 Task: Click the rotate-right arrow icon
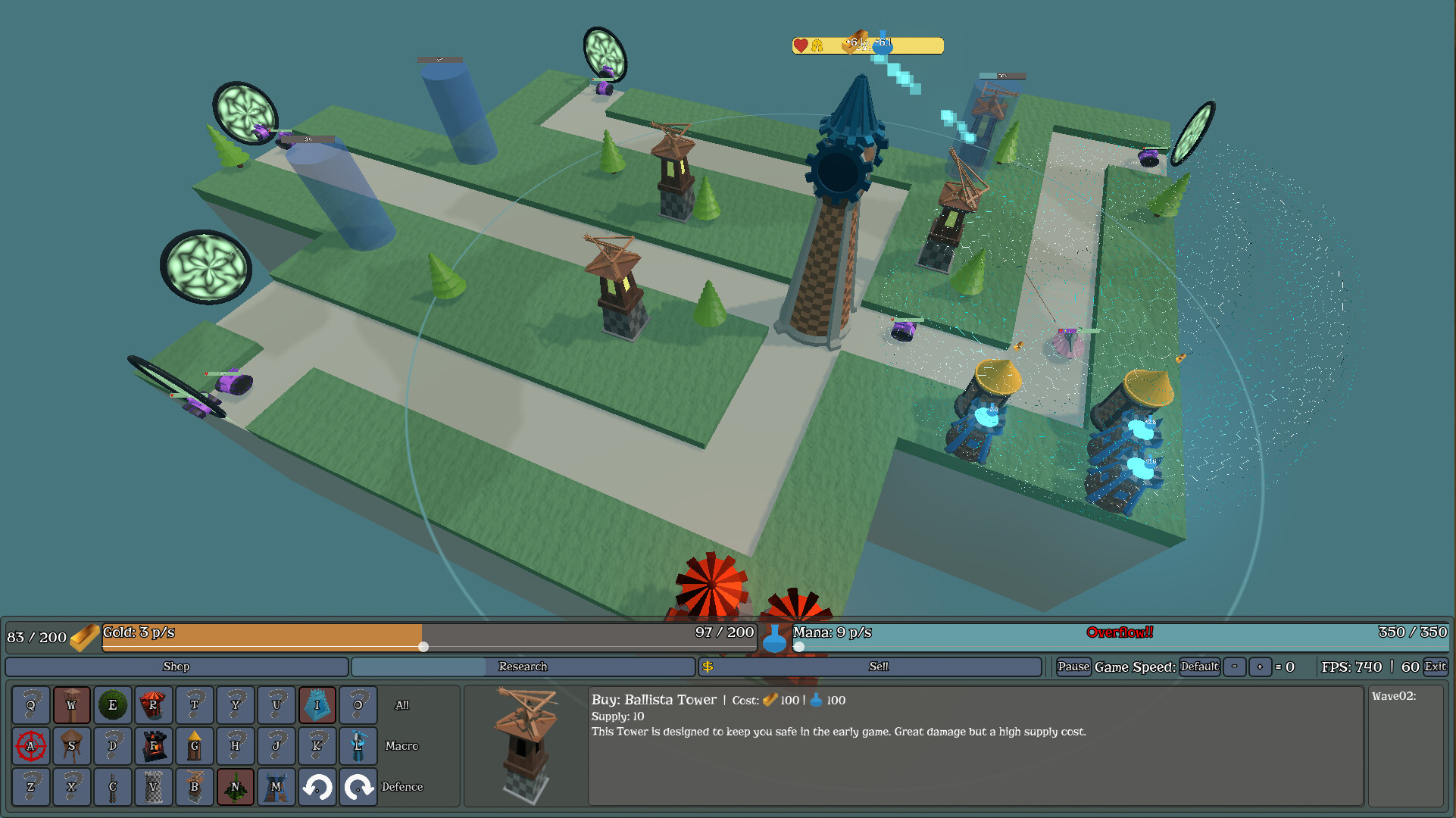[x=358, y=787]
